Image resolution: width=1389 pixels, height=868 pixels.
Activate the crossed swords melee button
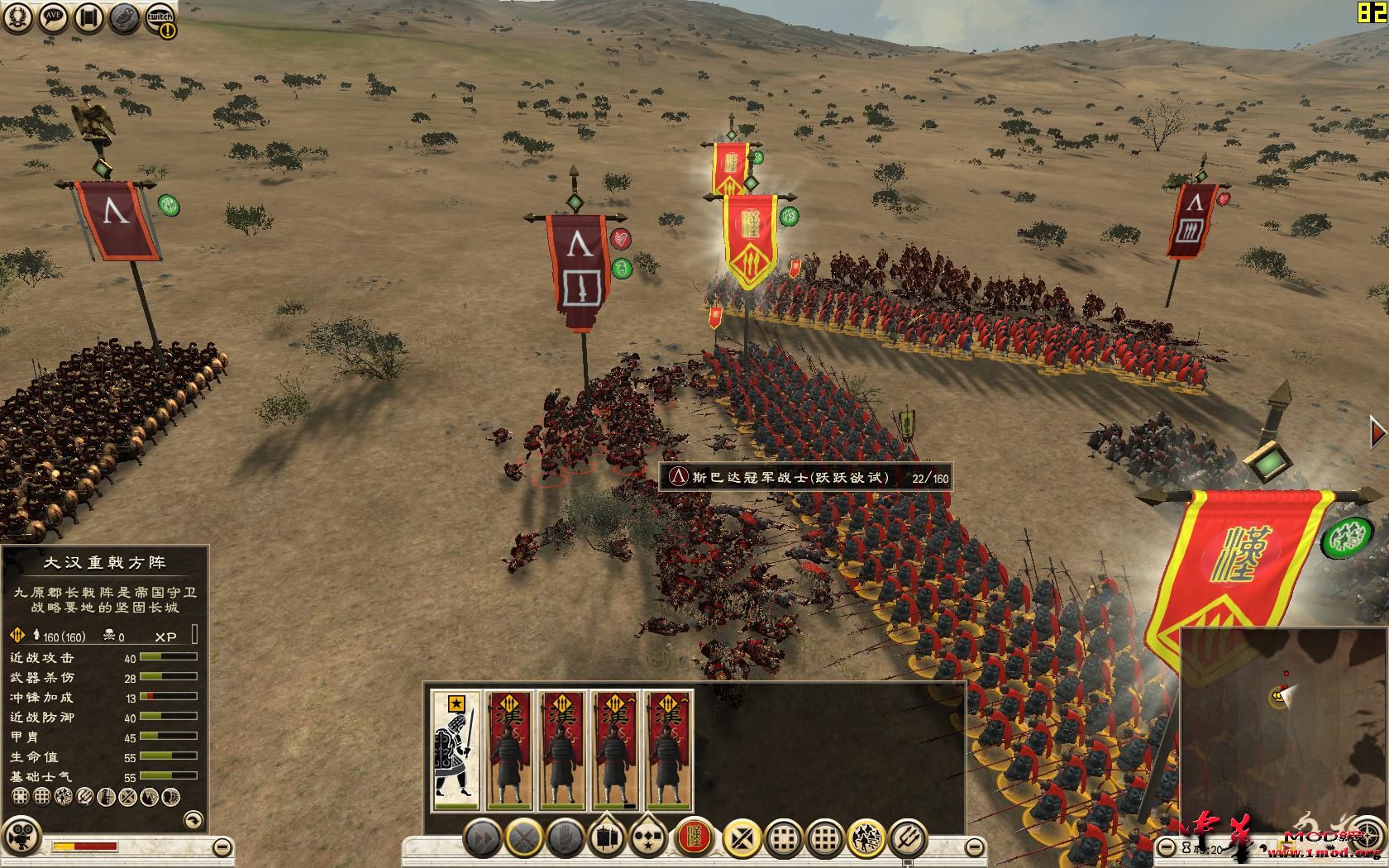[x=524, y=839]
